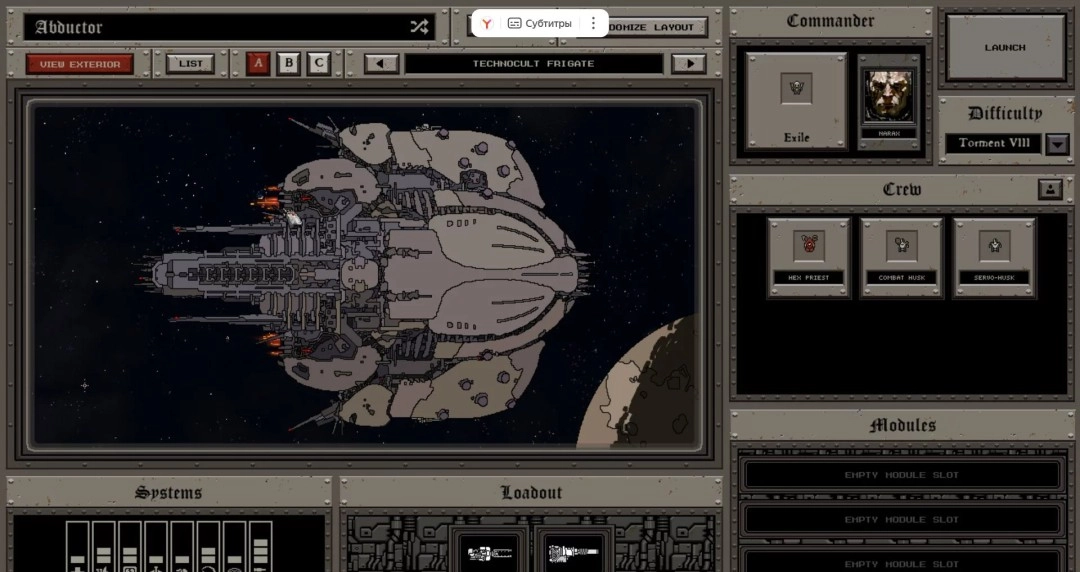Click the View Exterior button
The width and height of the screenshot is (1080, 572).
[79, 64]
